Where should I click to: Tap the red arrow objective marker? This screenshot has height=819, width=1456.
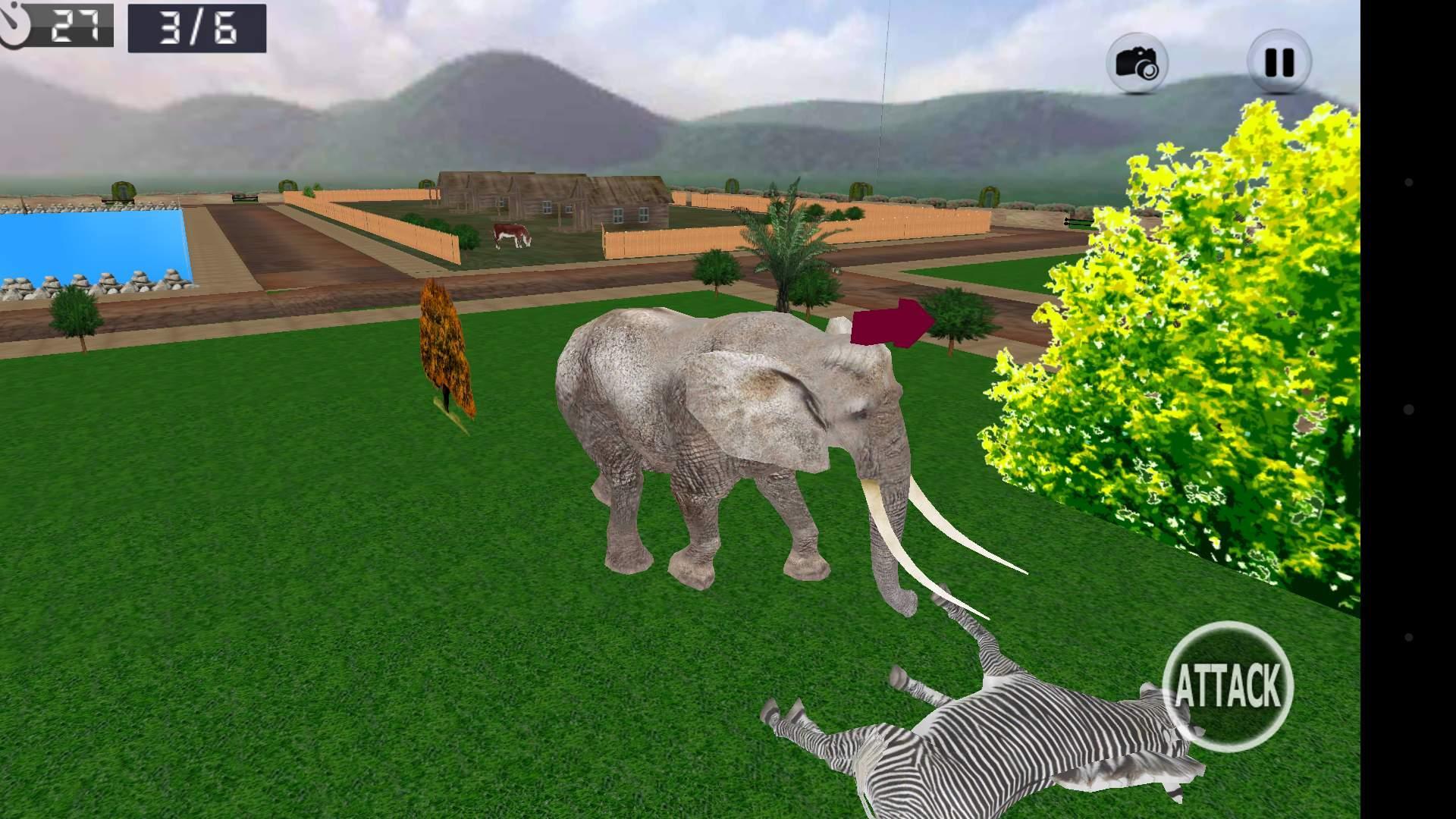coord(891,325)
